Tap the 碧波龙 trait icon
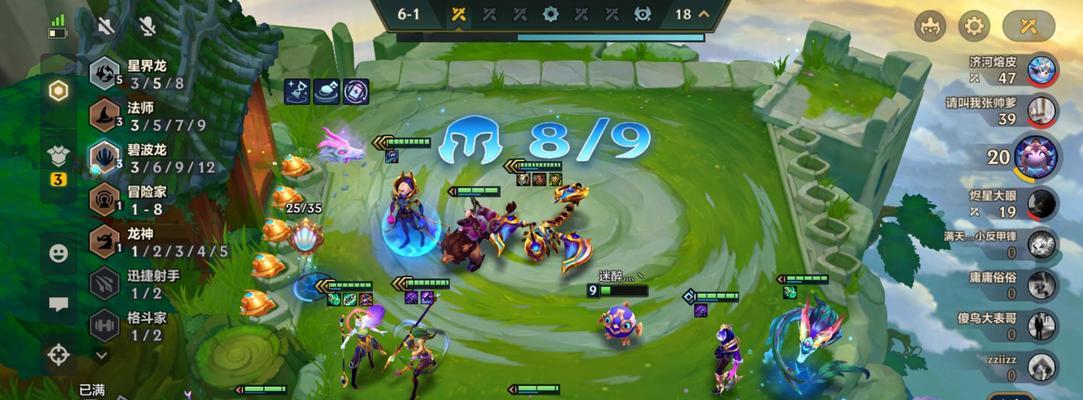 (105, 157)
